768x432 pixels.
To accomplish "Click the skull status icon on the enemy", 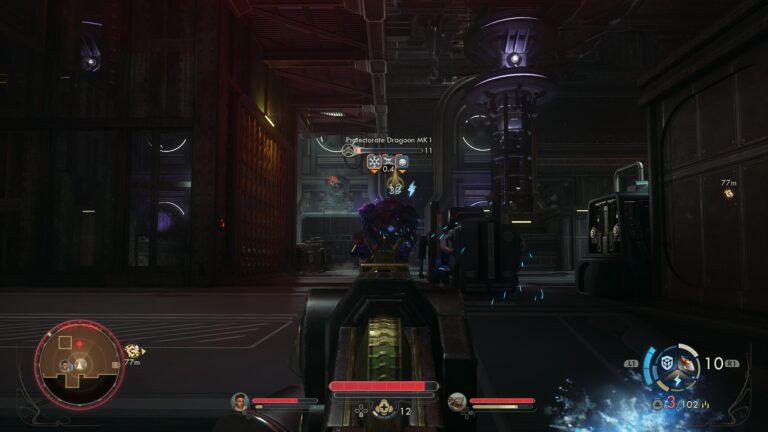I will click(402, 161).
